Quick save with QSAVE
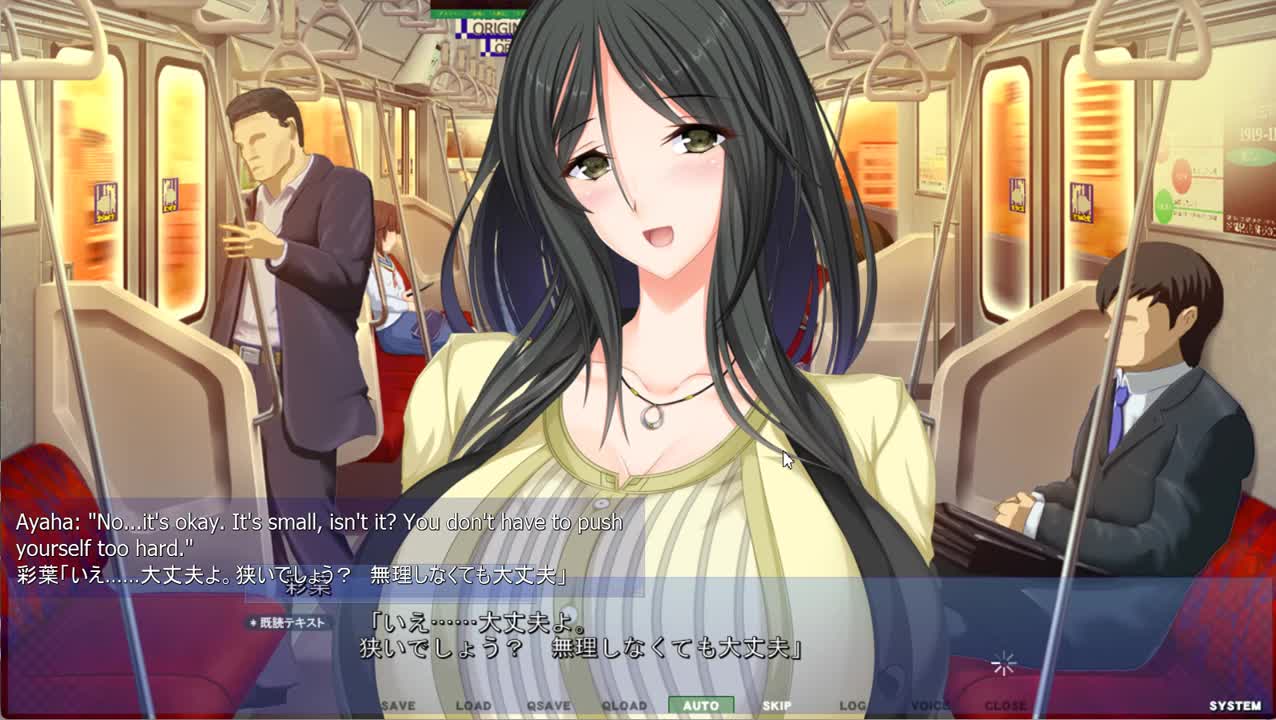Viewport: 1276px width, 720px height. point(549,706)
